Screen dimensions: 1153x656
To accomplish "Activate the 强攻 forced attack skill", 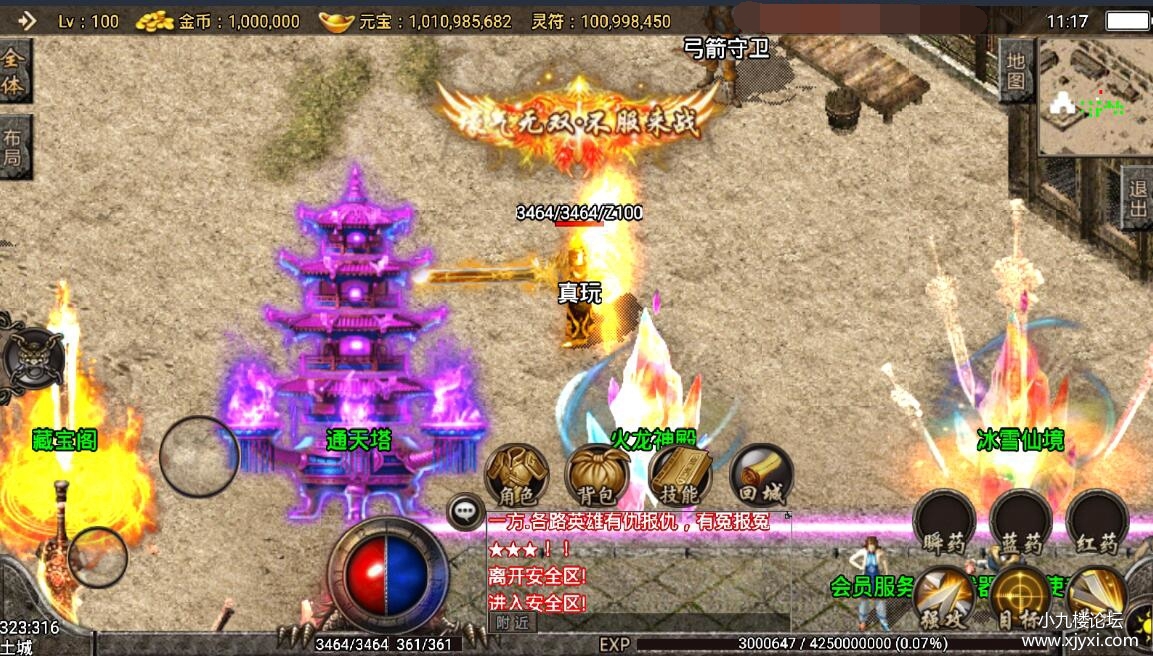I will pyautogui.click(x=943, y=597).
